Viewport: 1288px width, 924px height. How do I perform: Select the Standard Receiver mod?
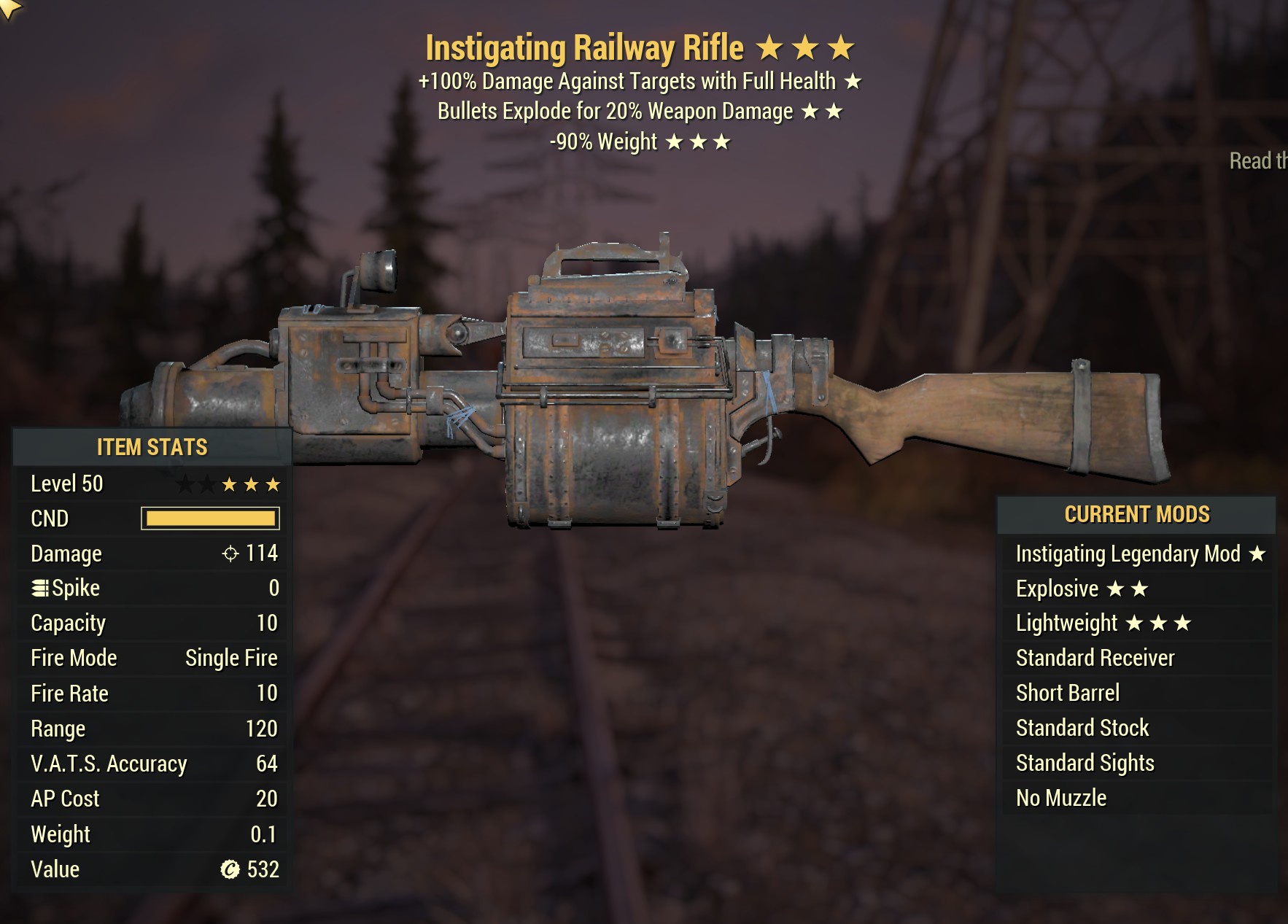click(x=1093, y=658)
